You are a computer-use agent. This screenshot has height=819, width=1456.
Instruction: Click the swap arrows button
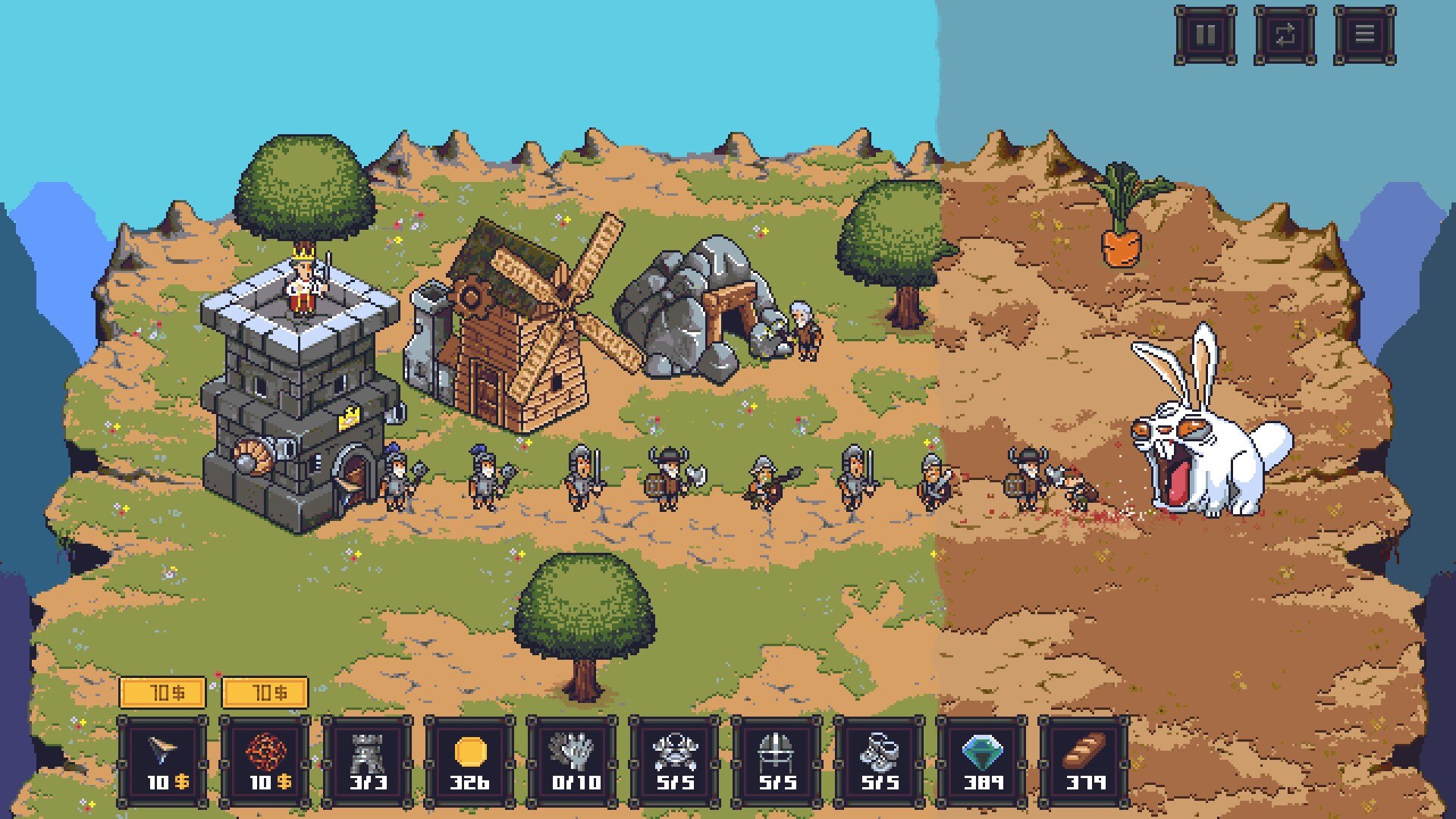[x=1285, y=35]
